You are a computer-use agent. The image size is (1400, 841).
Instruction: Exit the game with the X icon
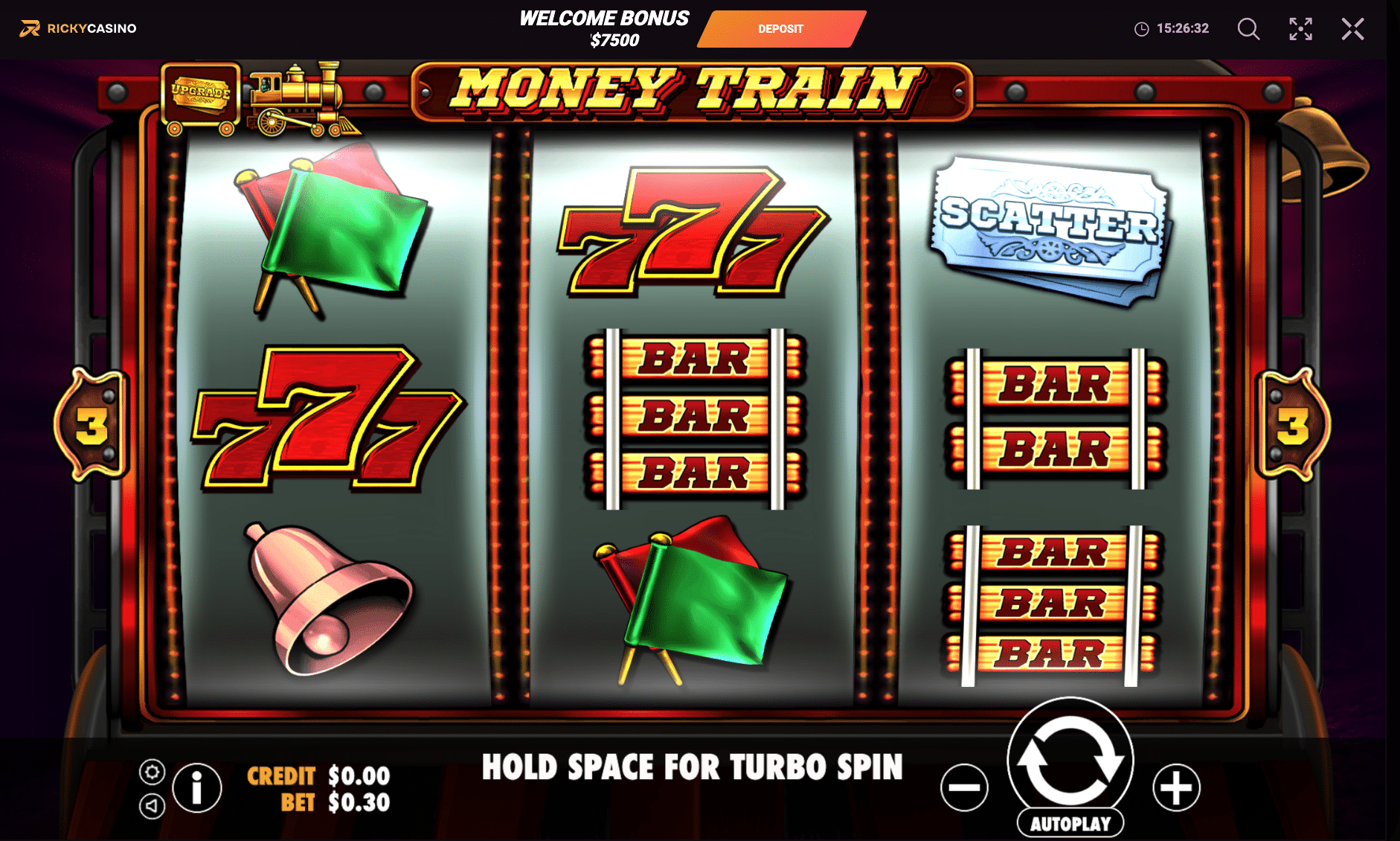tap(1353, 29)
